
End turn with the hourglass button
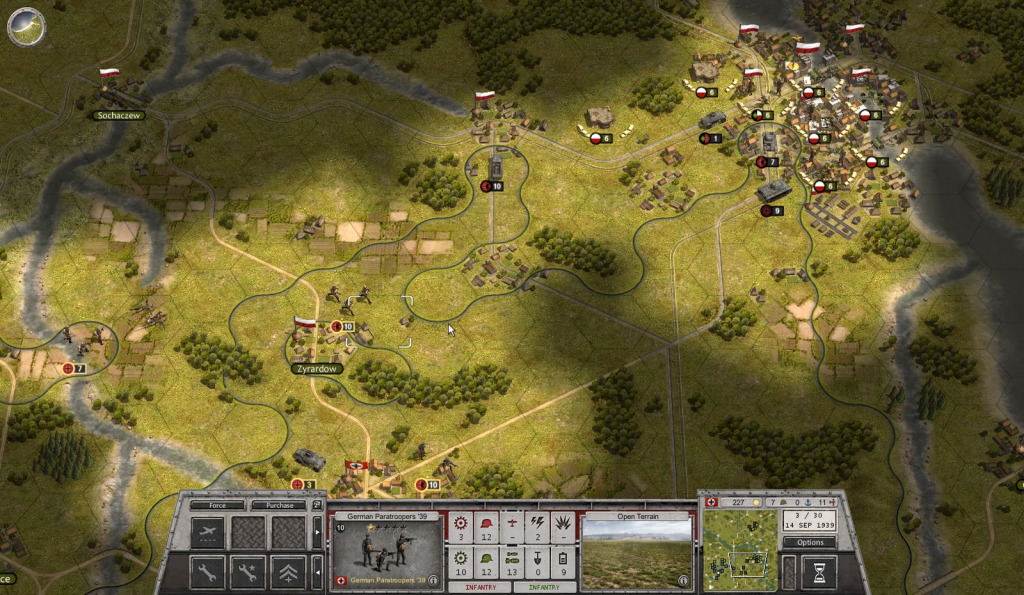[x=821, y=572]
